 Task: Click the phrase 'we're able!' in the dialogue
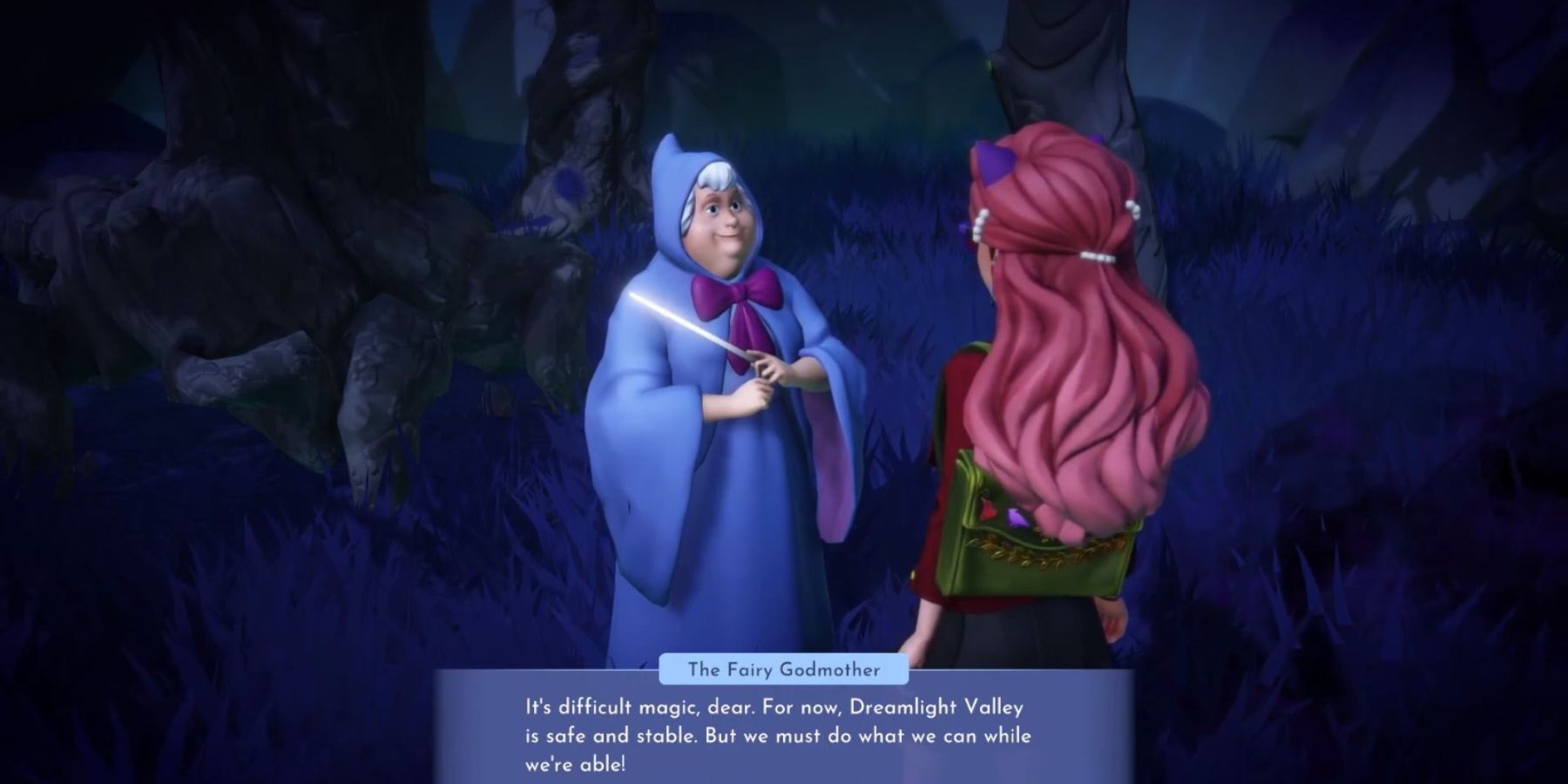pos(575,762)
